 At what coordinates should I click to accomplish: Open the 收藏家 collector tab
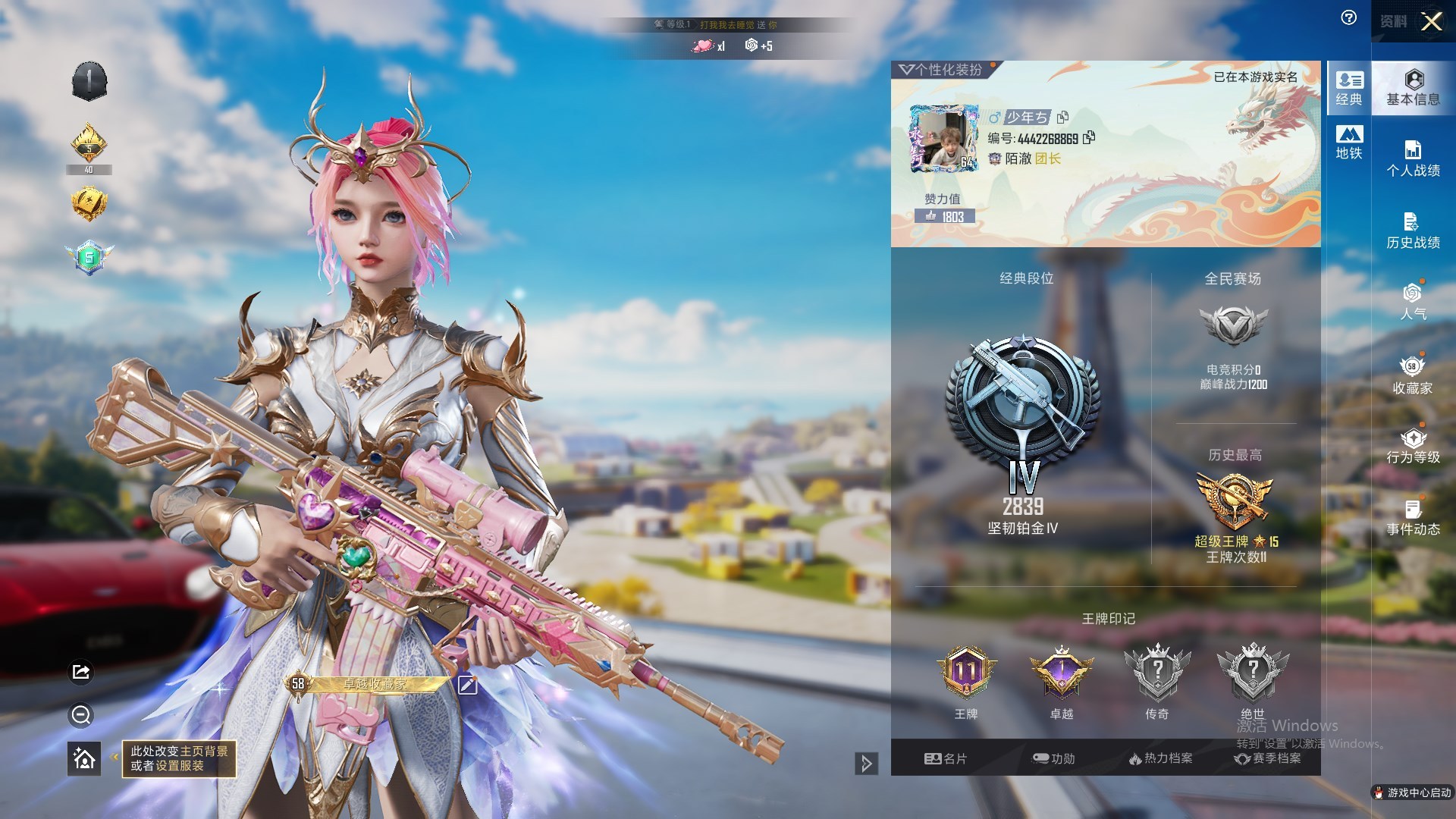coord(1413,376)
